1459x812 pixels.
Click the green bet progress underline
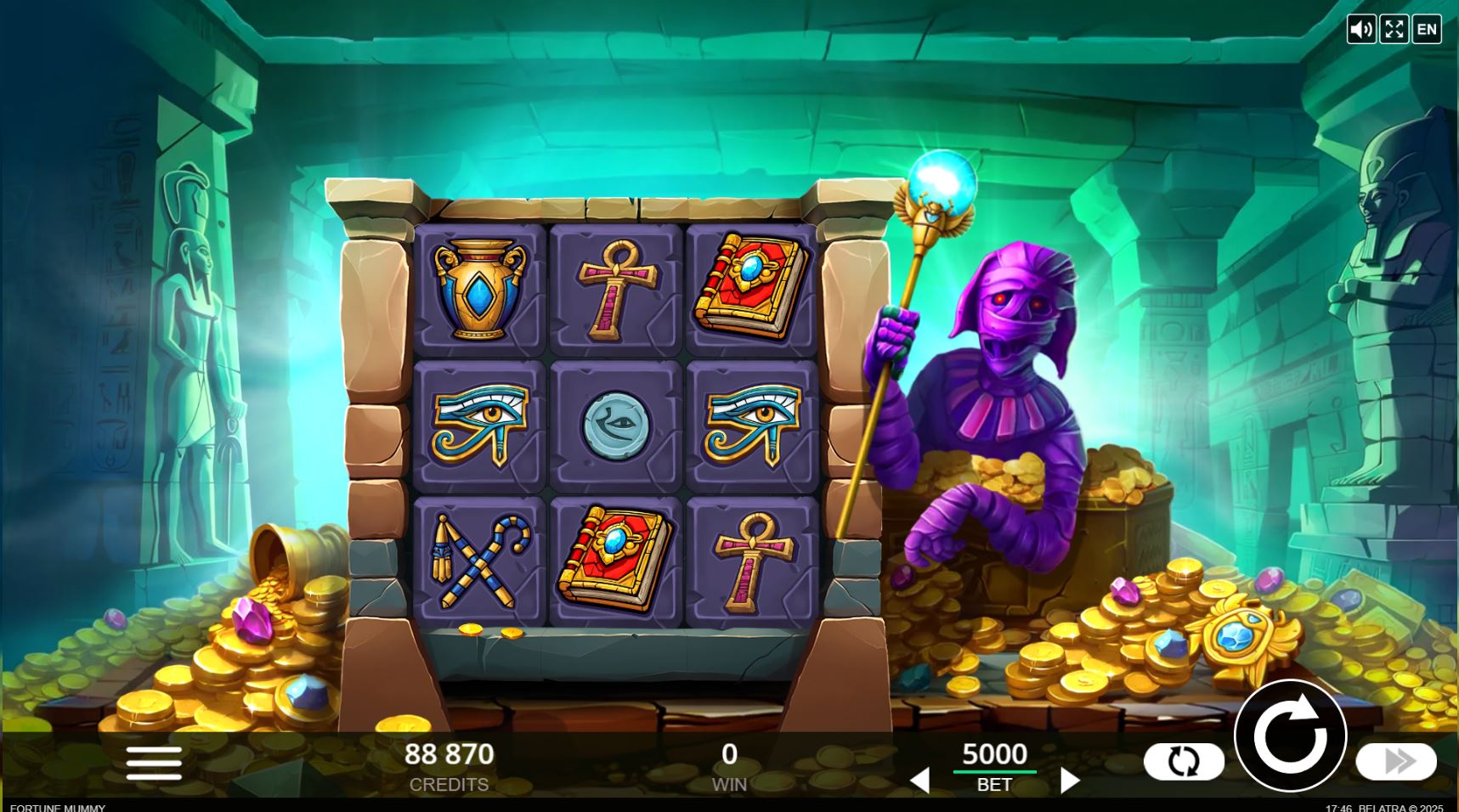(995, 771)
